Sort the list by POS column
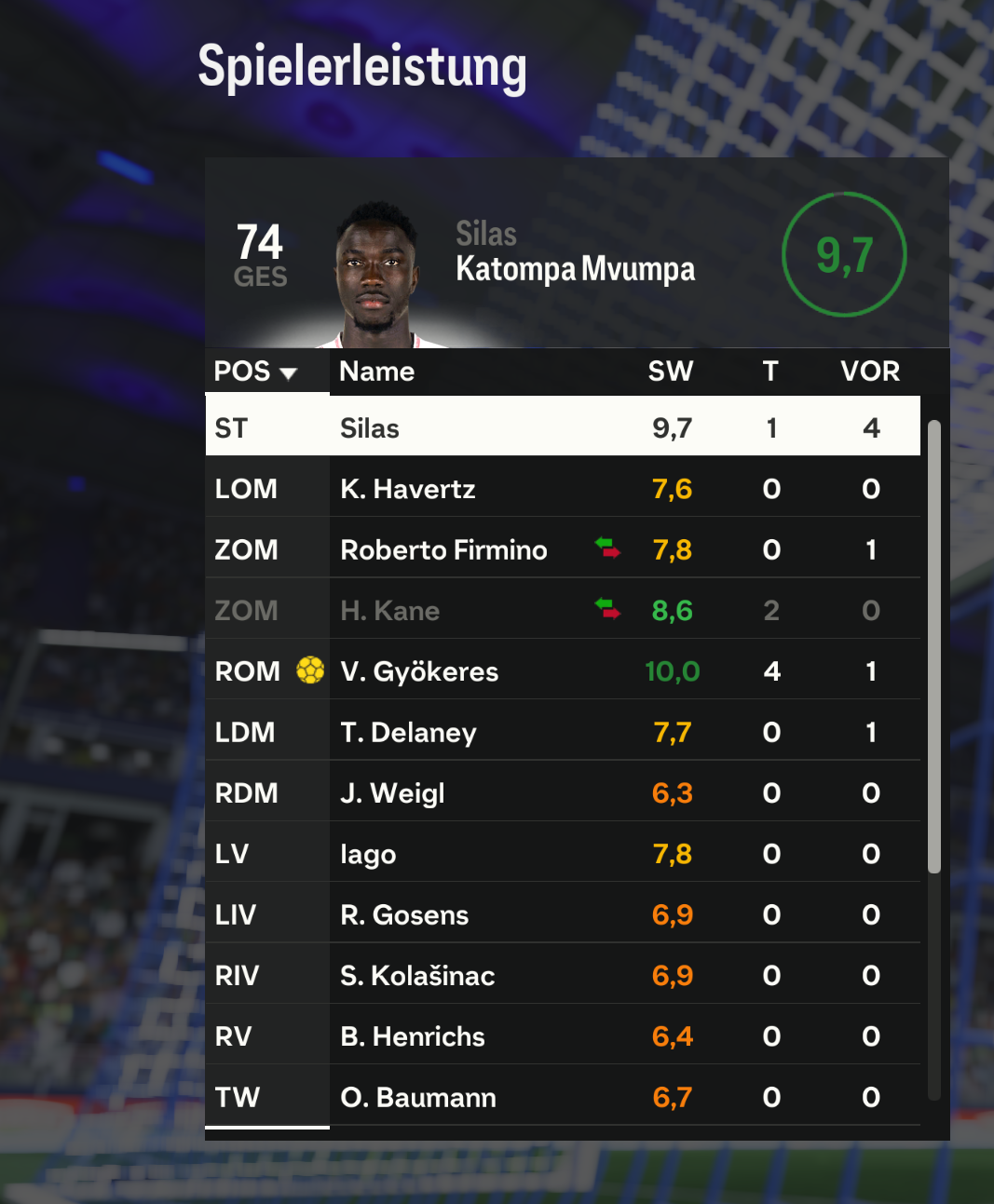The height and width of the screenshot is (1204, 994). coord(255,372)
